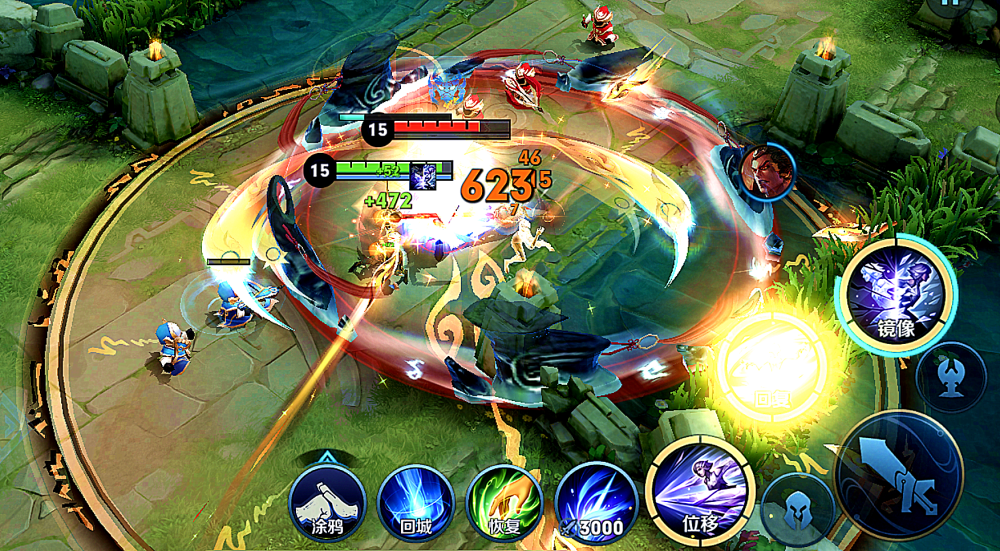1000x551 pixels.
Task: Activate the glowing yellow skill button
Action: coord(772,365)
